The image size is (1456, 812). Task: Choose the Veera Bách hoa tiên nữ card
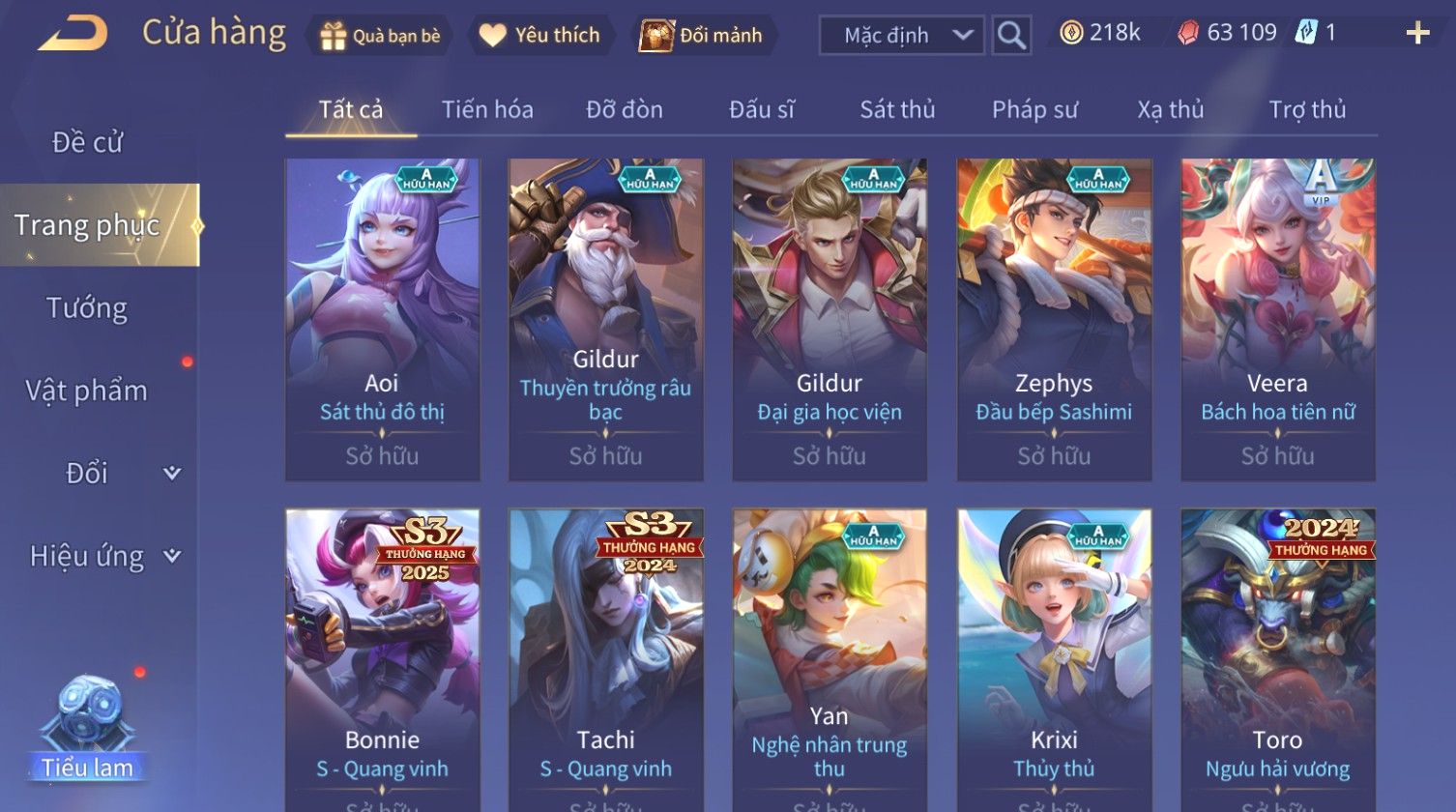click(x=1277, y=319)
